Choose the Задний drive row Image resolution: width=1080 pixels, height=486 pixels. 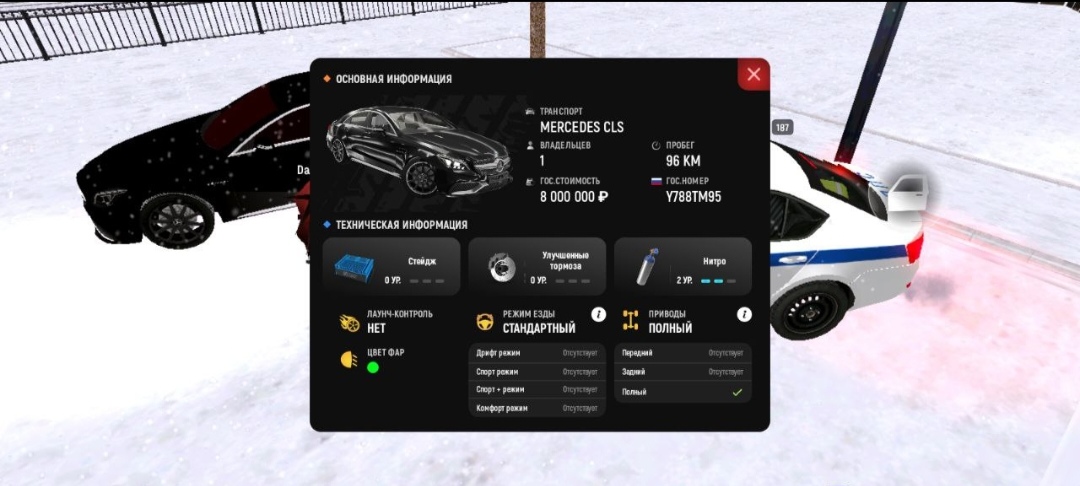[x=683, y=371]
